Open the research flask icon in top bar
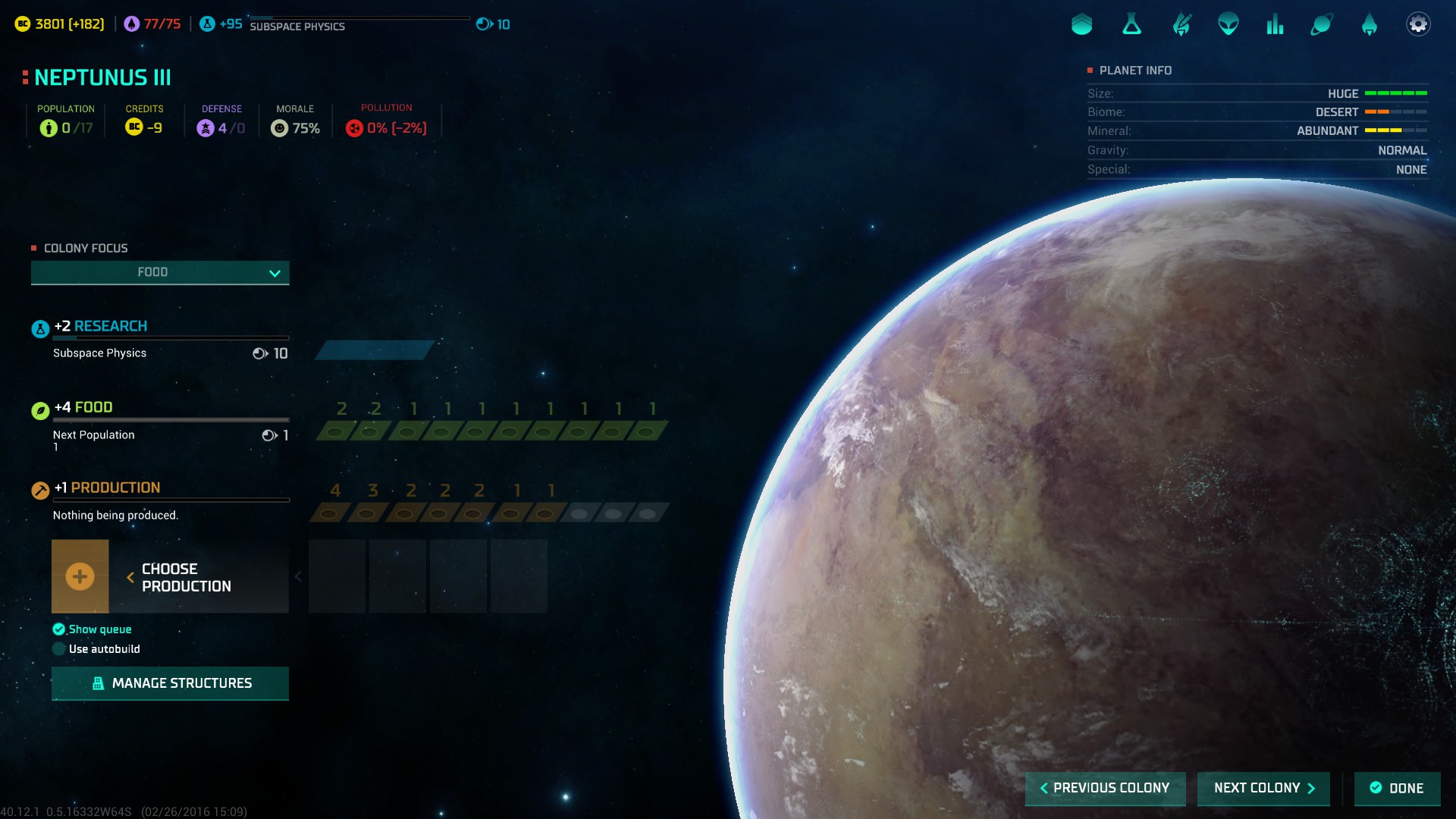The height and width of the screenshot is (819, 1456). click(1131, 25)
